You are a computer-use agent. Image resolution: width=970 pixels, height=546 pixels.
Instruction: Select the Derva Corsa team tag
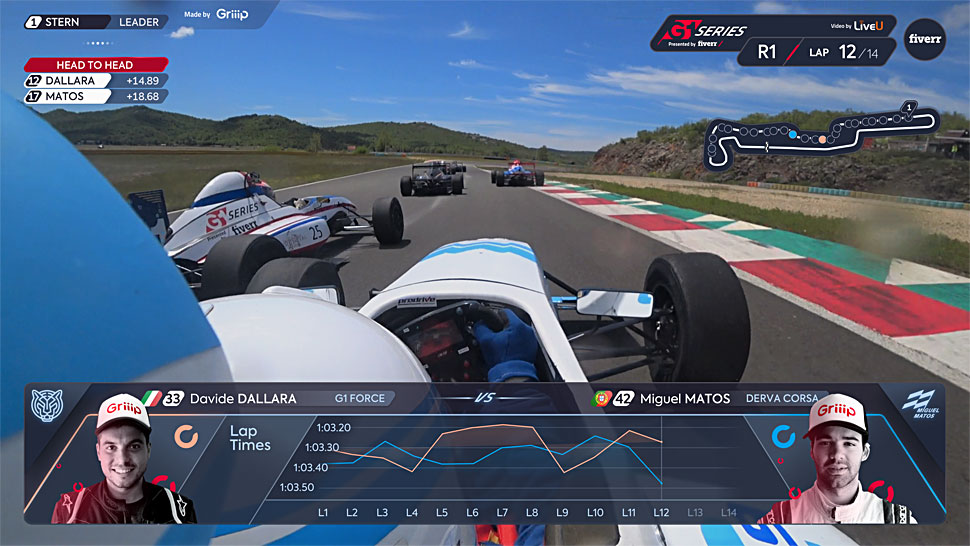pyautogui.click(x=781, y=398)
